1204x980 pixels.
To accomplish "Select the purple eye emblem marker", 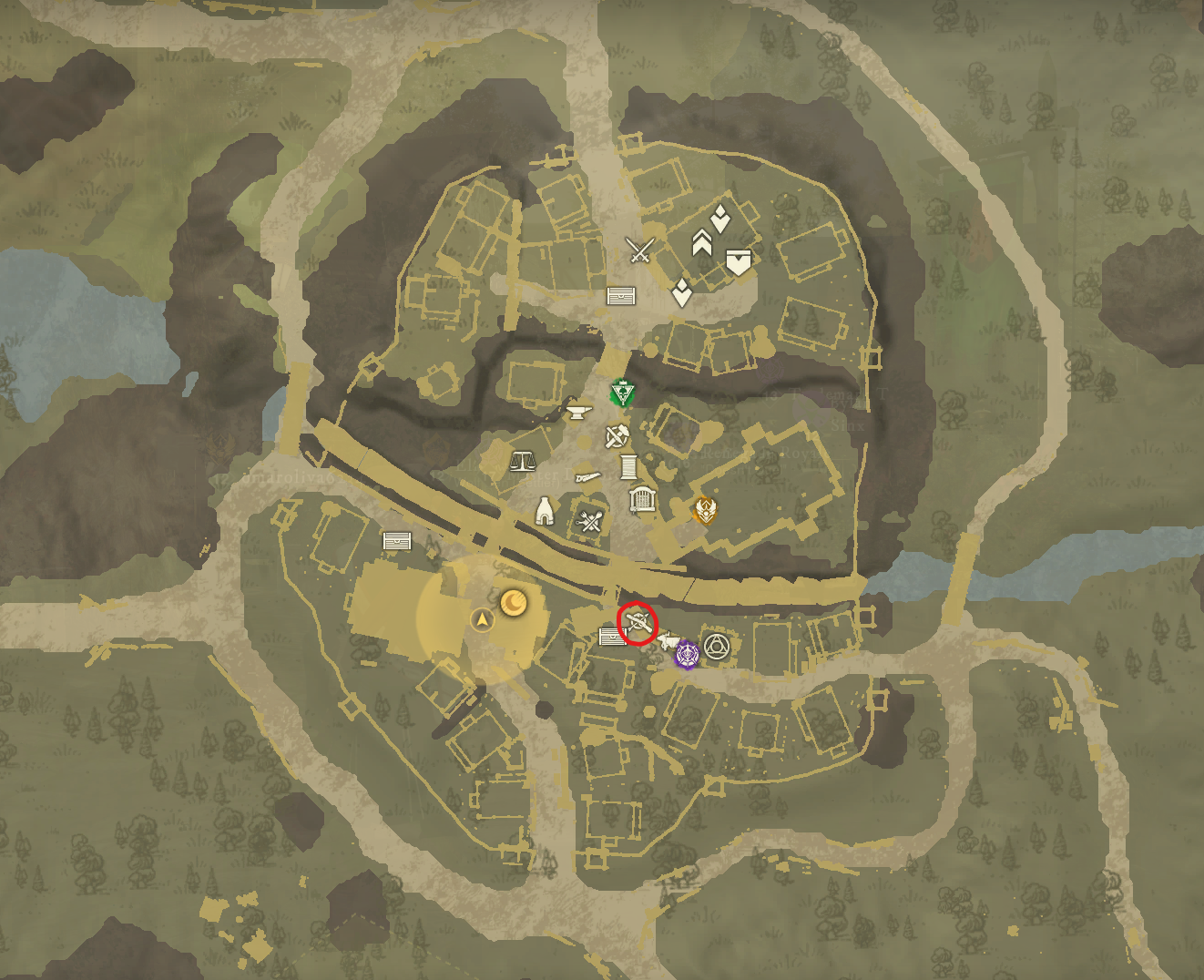I will click(687, 655).
